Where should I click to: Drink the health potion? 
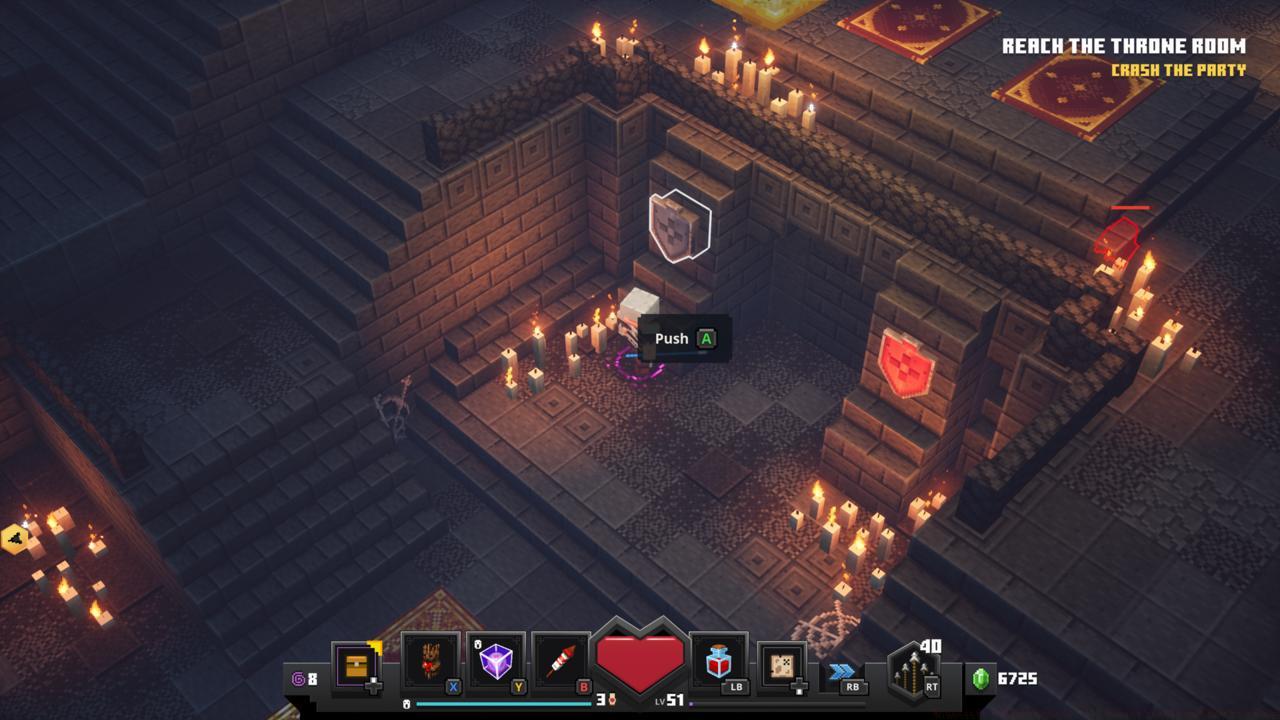click(x=718, y=662)
